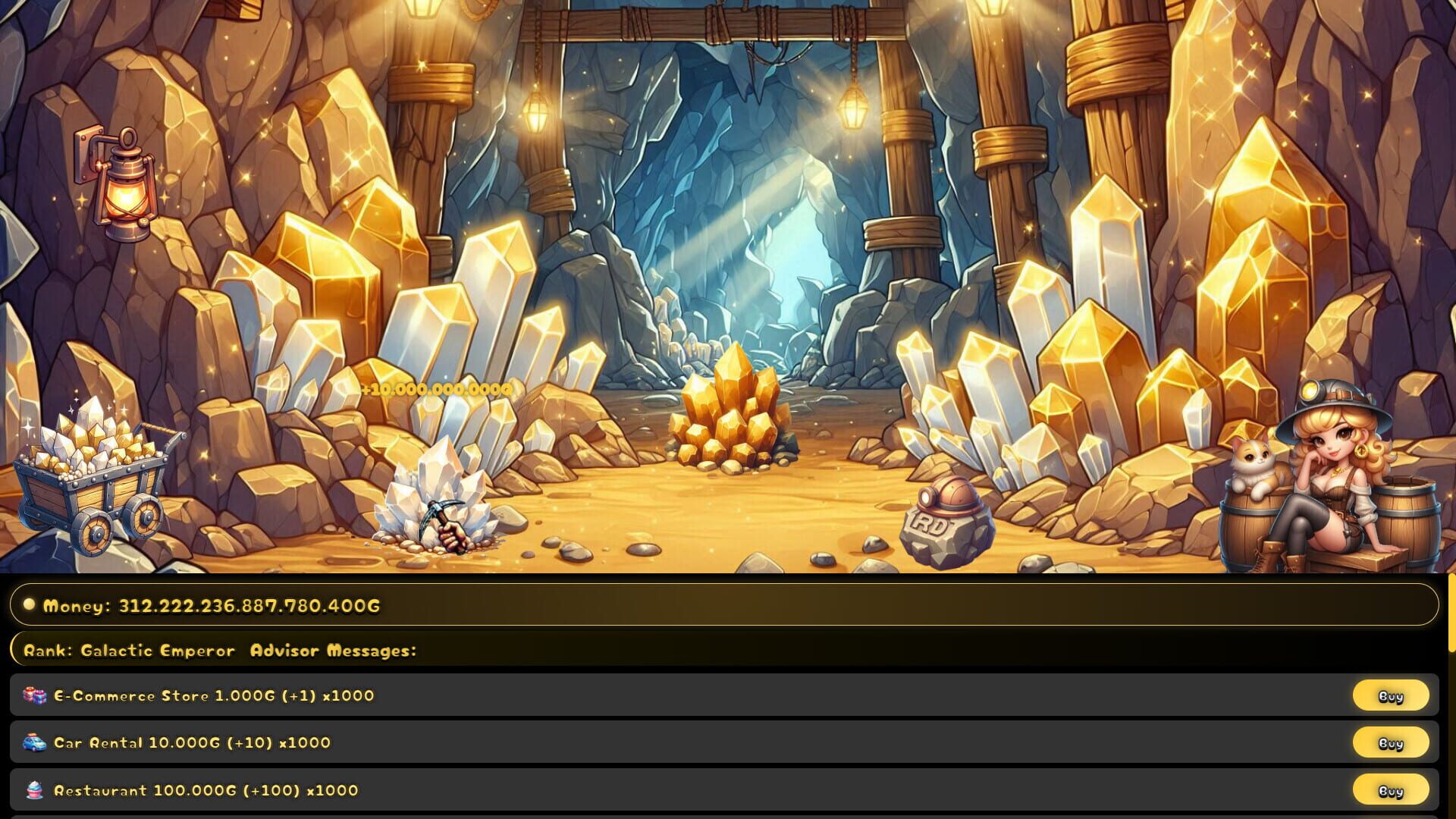The width and height of the screenshot is (1456, 819).
Task: Click the E-Commerce Store gift icon
Action: coord(36,695)
